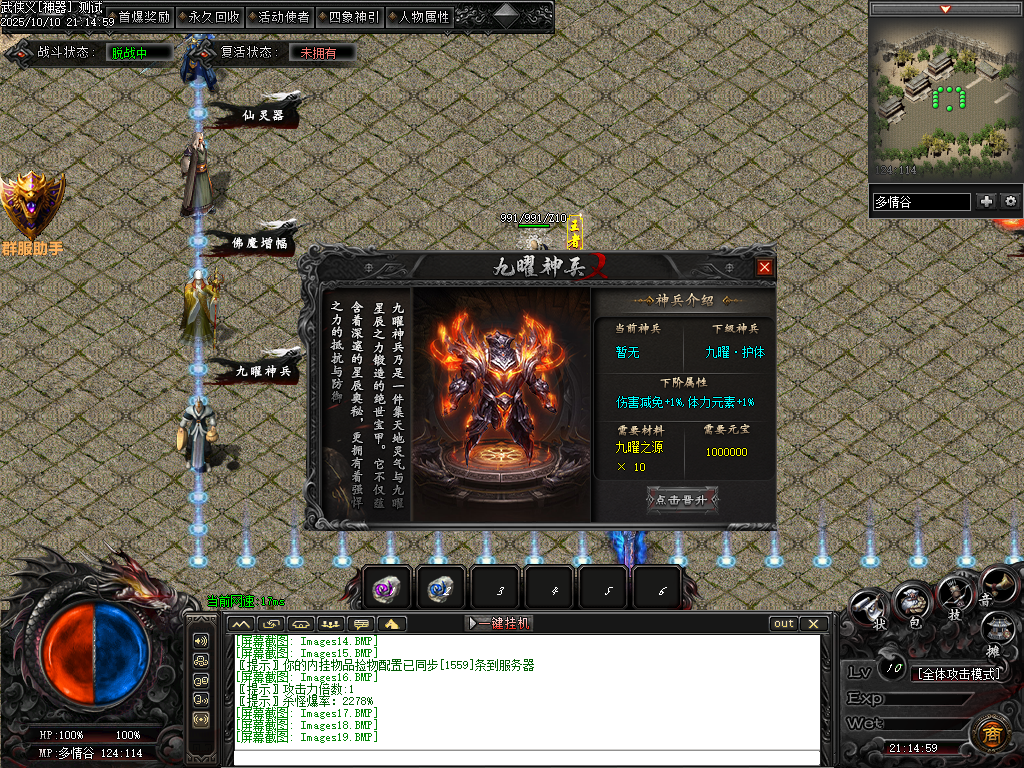
Task: Open the 活动使者 menu
Action: click(x=283, y=17)
